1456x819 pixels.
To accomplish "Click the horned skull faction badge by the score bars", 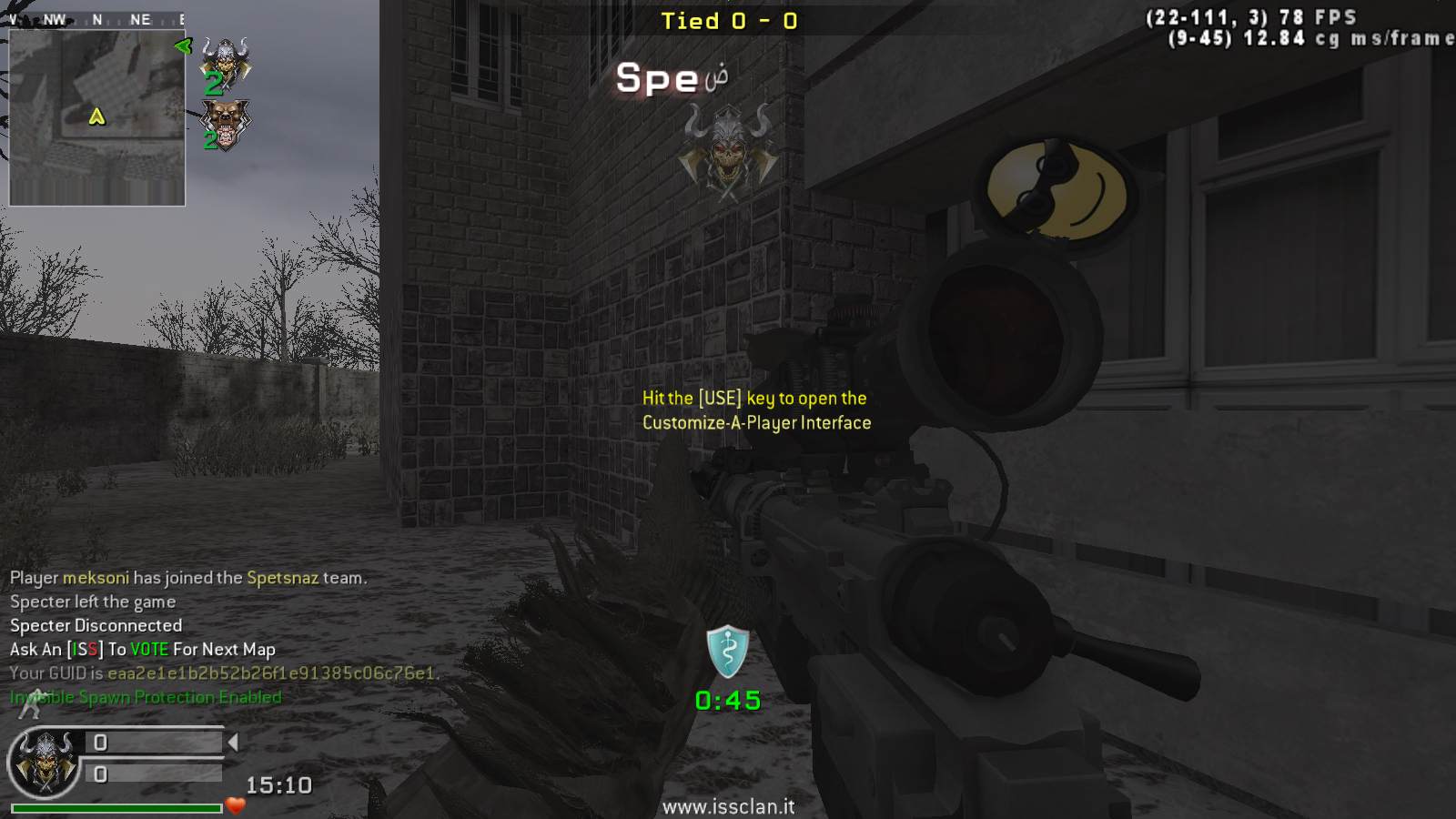I will 43,763.
